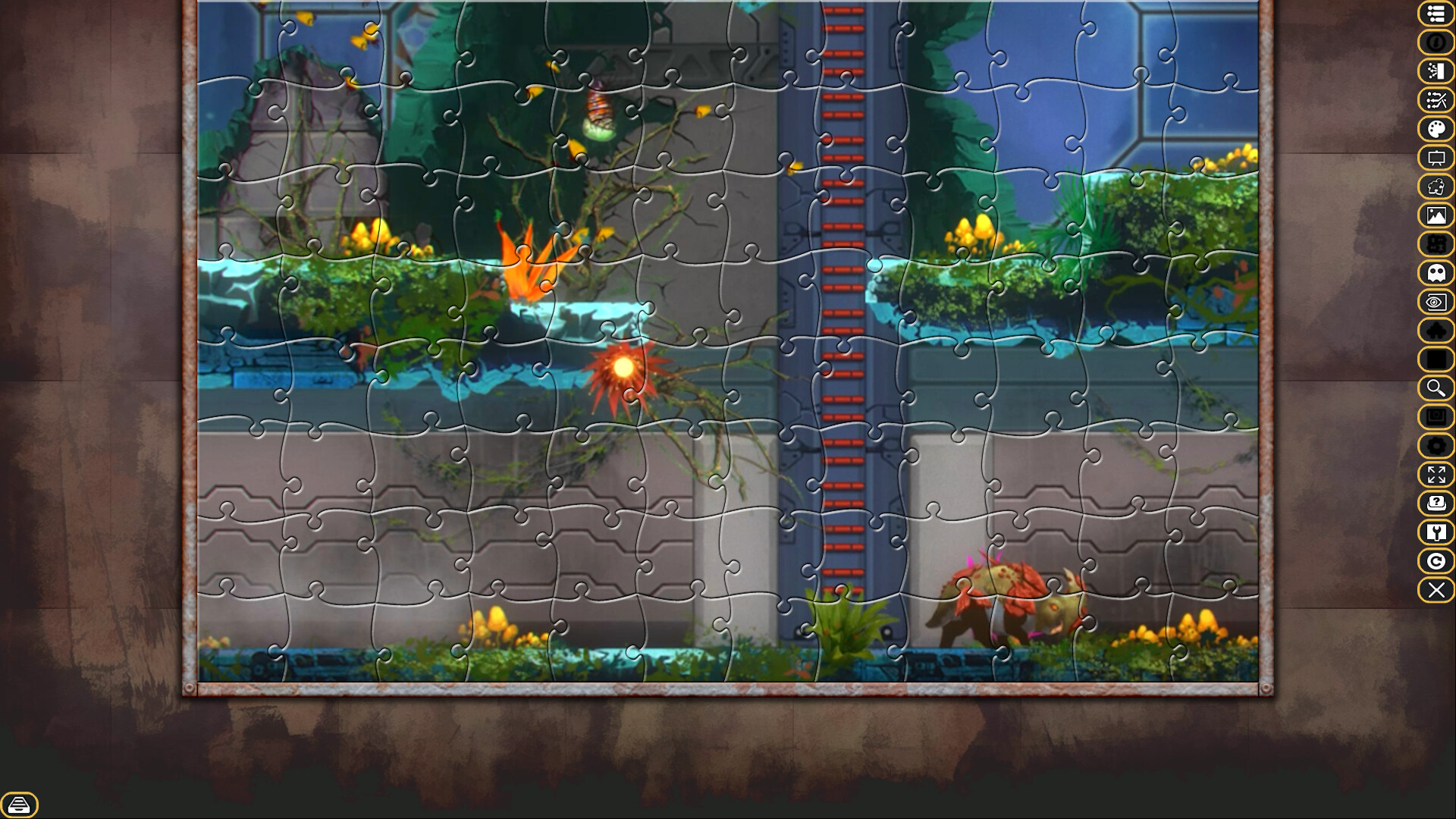The image size is (1456, 819).
Task: Open the settings gear
Action: tap(1436, 446)
